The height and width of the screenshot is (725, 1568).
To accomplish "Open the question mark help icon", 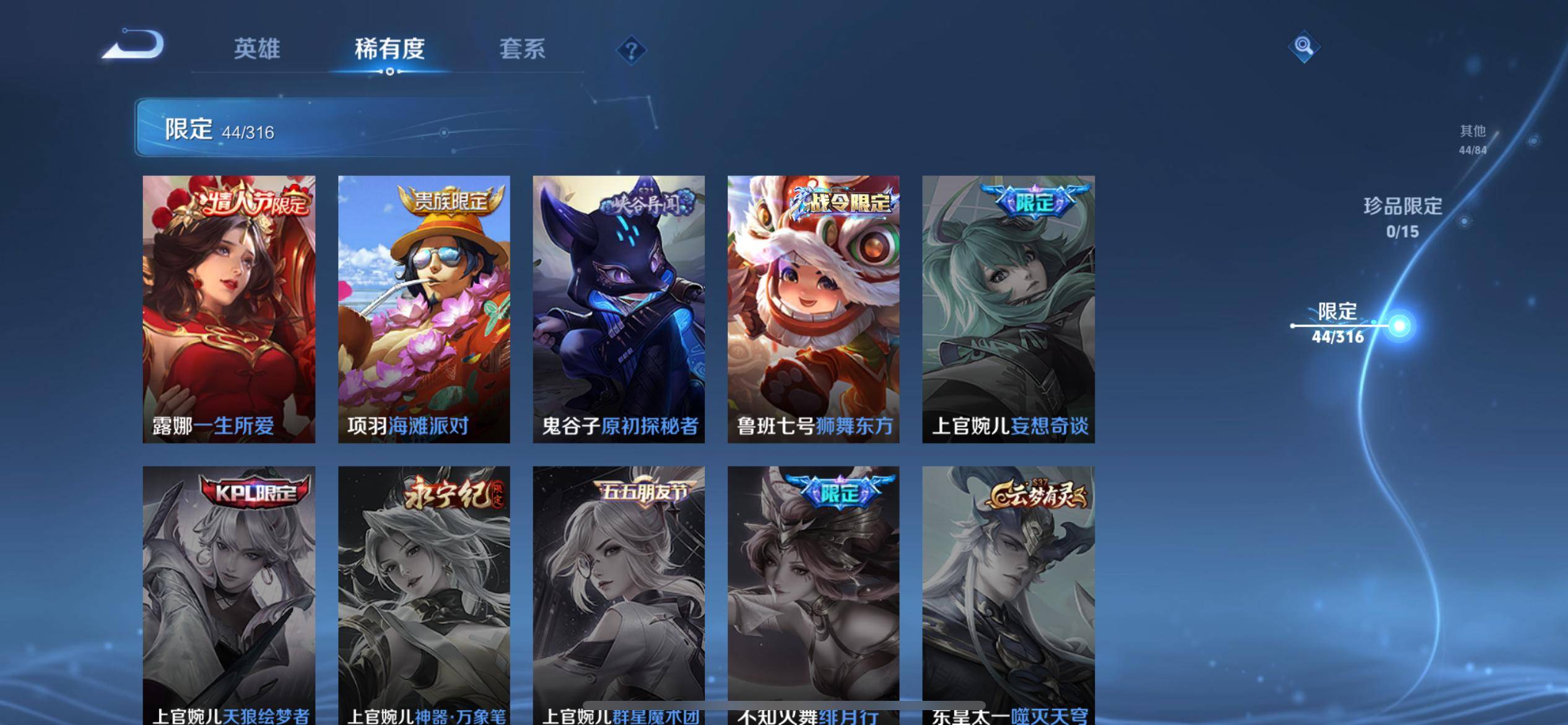I will [x=631, y=50].
